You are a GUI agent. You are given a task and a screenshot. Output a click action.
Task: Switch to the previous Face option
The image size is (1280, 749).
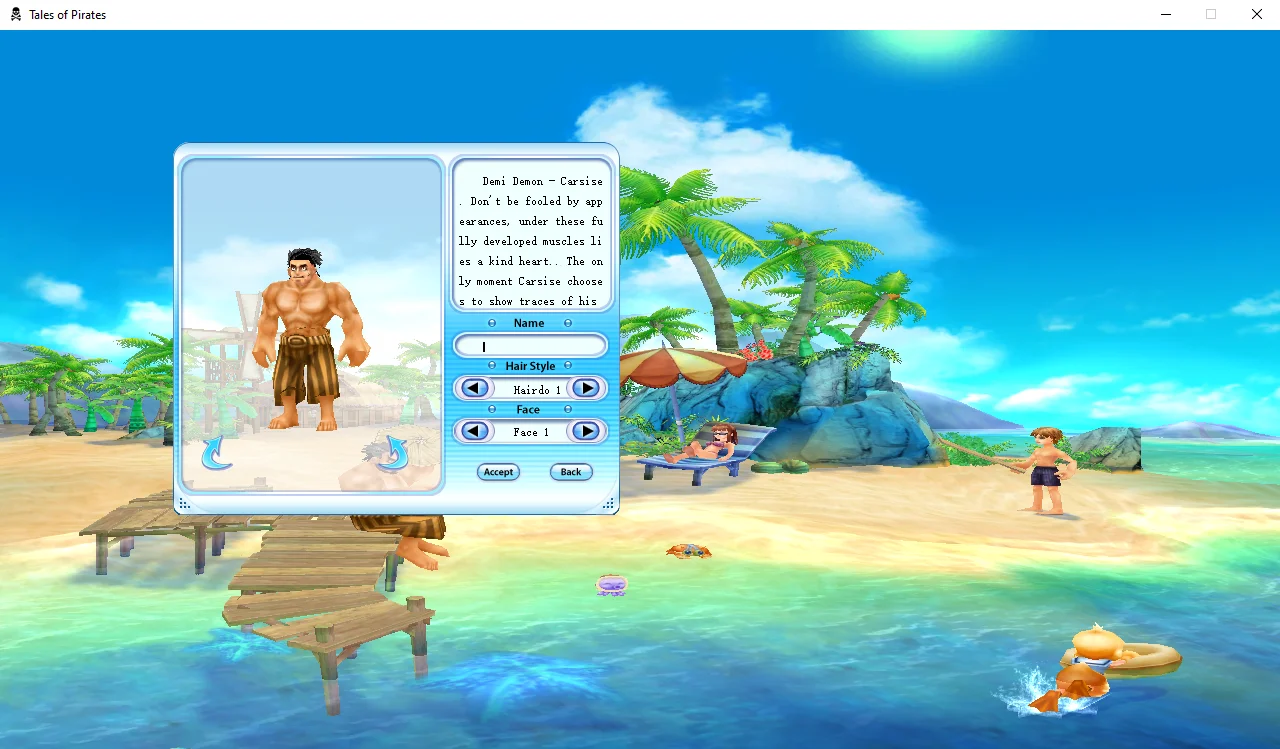click(x=476, y=431)
